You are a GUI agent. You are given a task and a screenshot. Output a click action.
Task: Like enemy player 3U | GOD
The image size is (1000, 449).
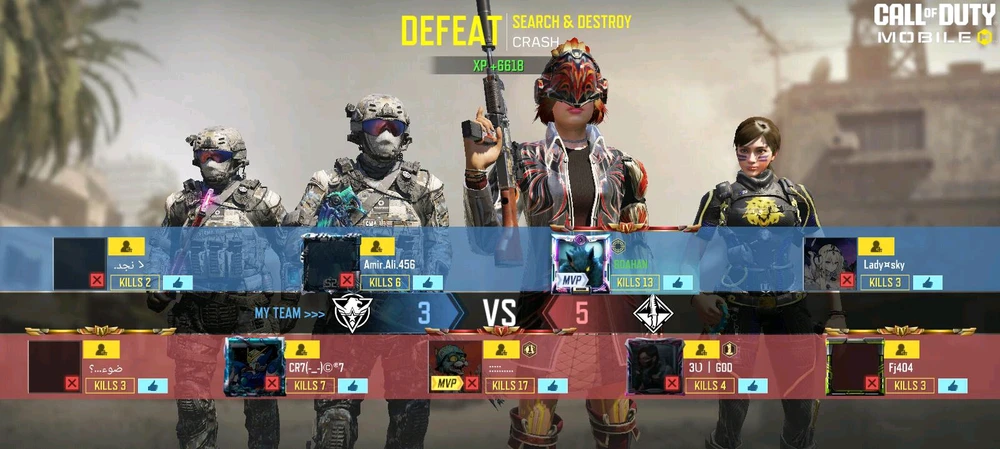pos(752,386)
